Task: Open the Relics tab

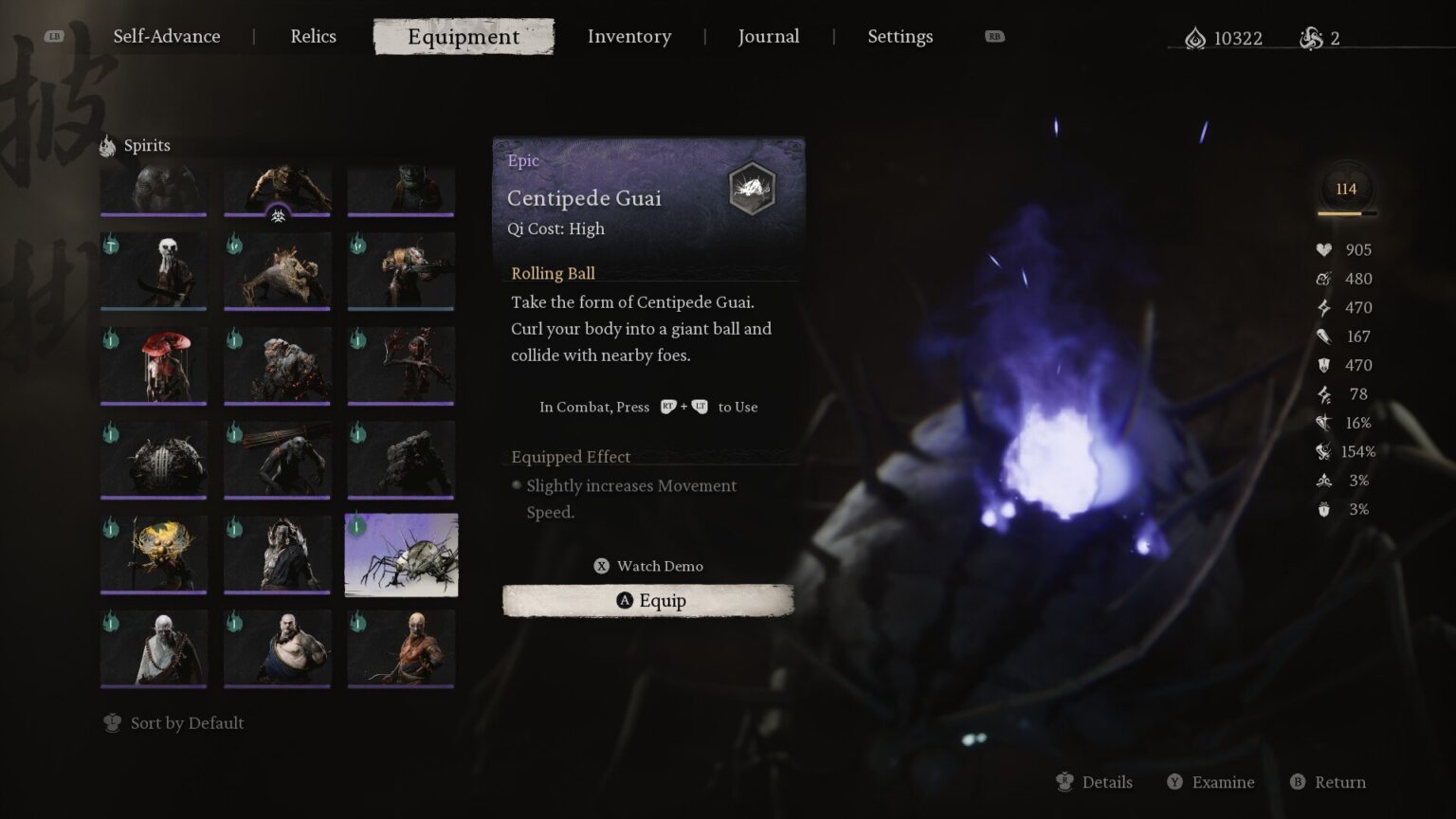Action: click(313, 37)
